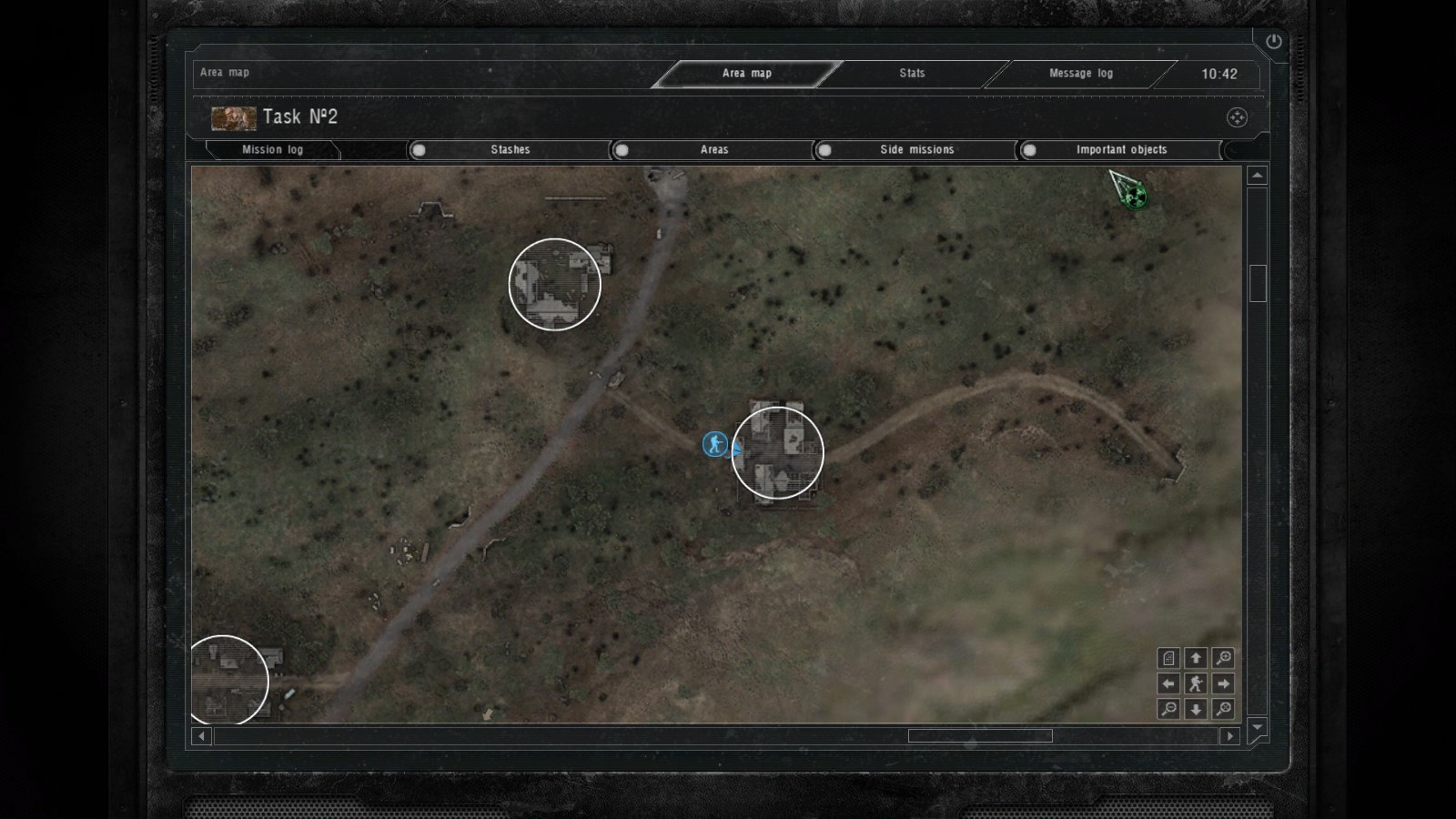This screenshot has height=819, width=1456.
Task: Click the map's horizontal scrollbar thumb
Action: tap(980, 735)
